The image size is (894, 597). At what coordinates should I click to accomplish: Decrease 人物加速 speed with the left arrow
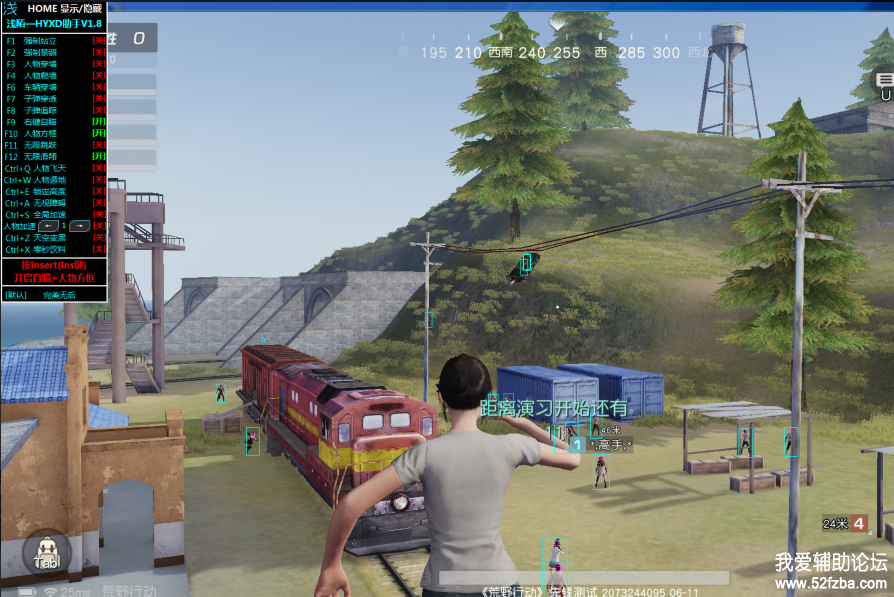(x=47, y=226)
